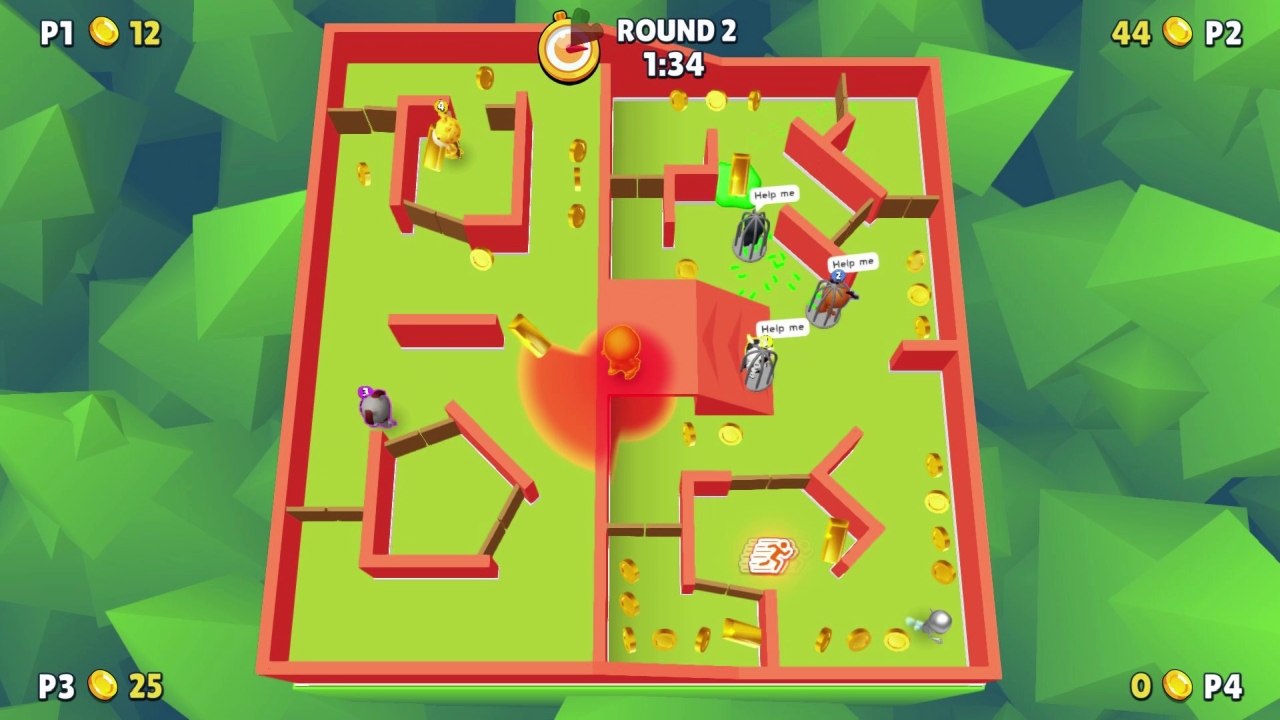Image resolution: width=1280 pixels, height=720 pixels.
Task: Click the number 4 badge on the kangaroo
Action: coord(440,104)
